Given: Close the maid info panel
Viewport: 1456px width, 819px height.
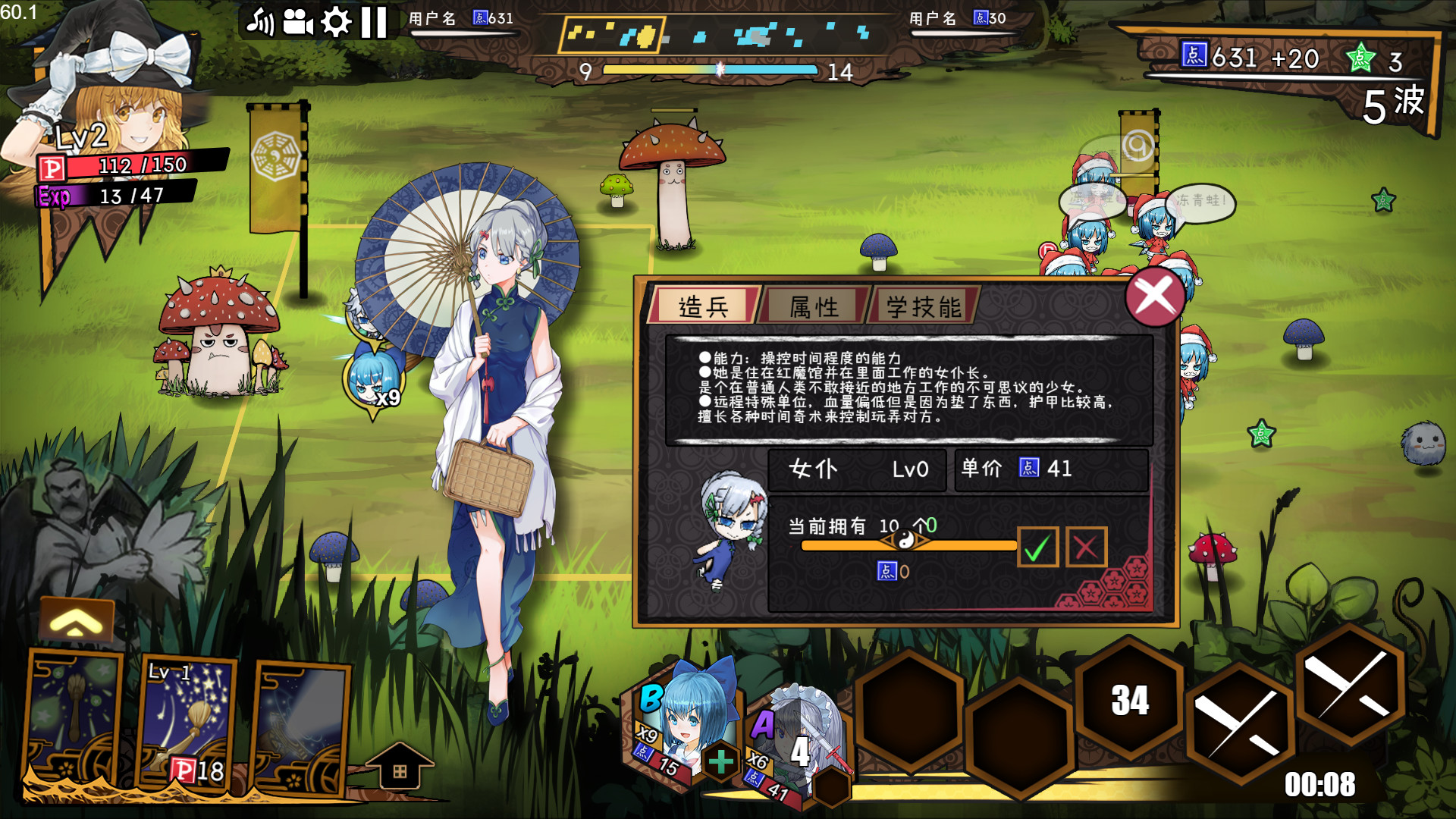Looking at the screenshot, I should point(1154,297).
